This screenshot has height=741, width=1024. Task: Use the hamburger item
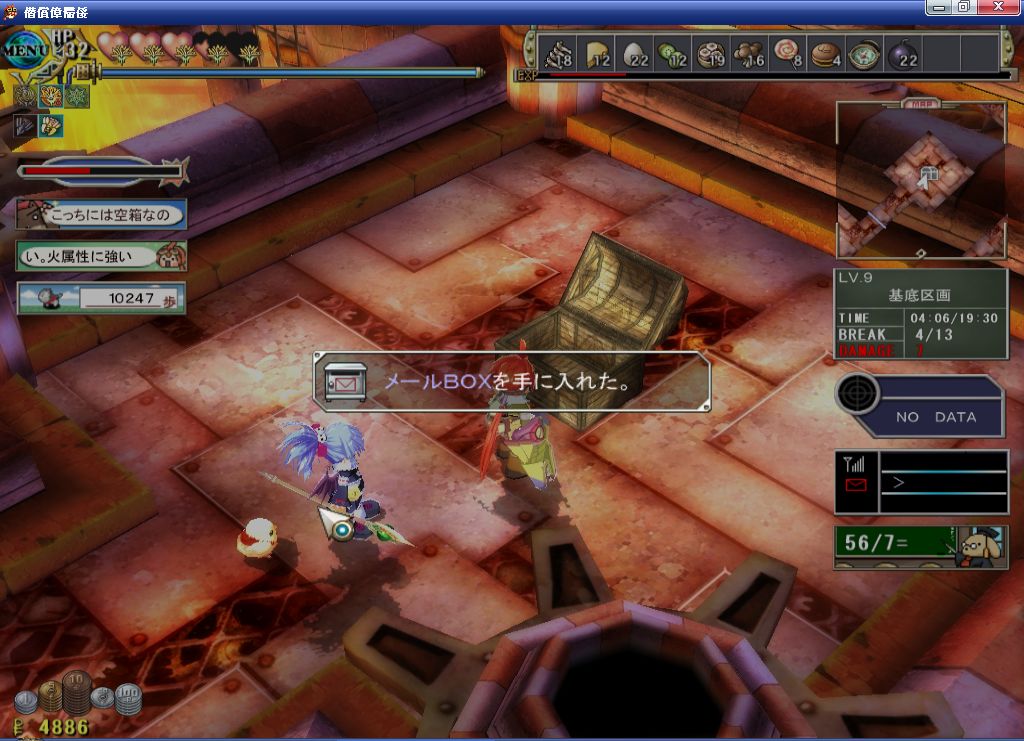pos(825,54)
